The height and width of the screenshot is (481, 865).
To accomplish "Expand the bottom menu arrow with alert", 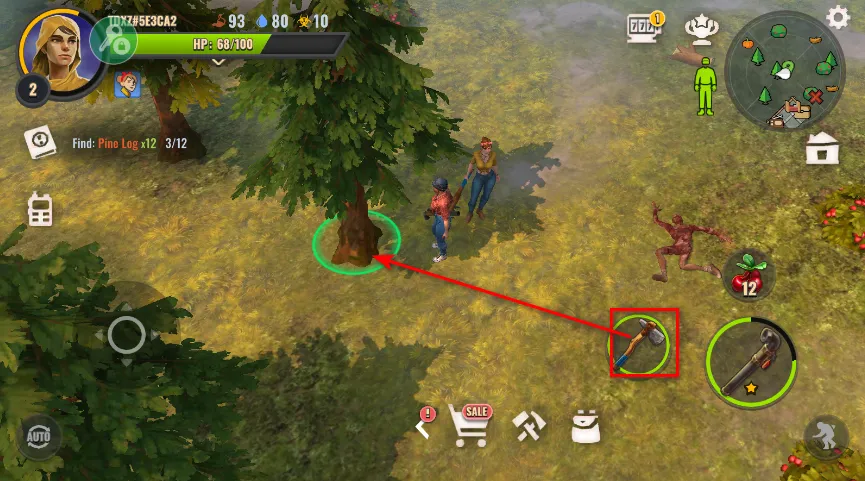I will 424,427.
